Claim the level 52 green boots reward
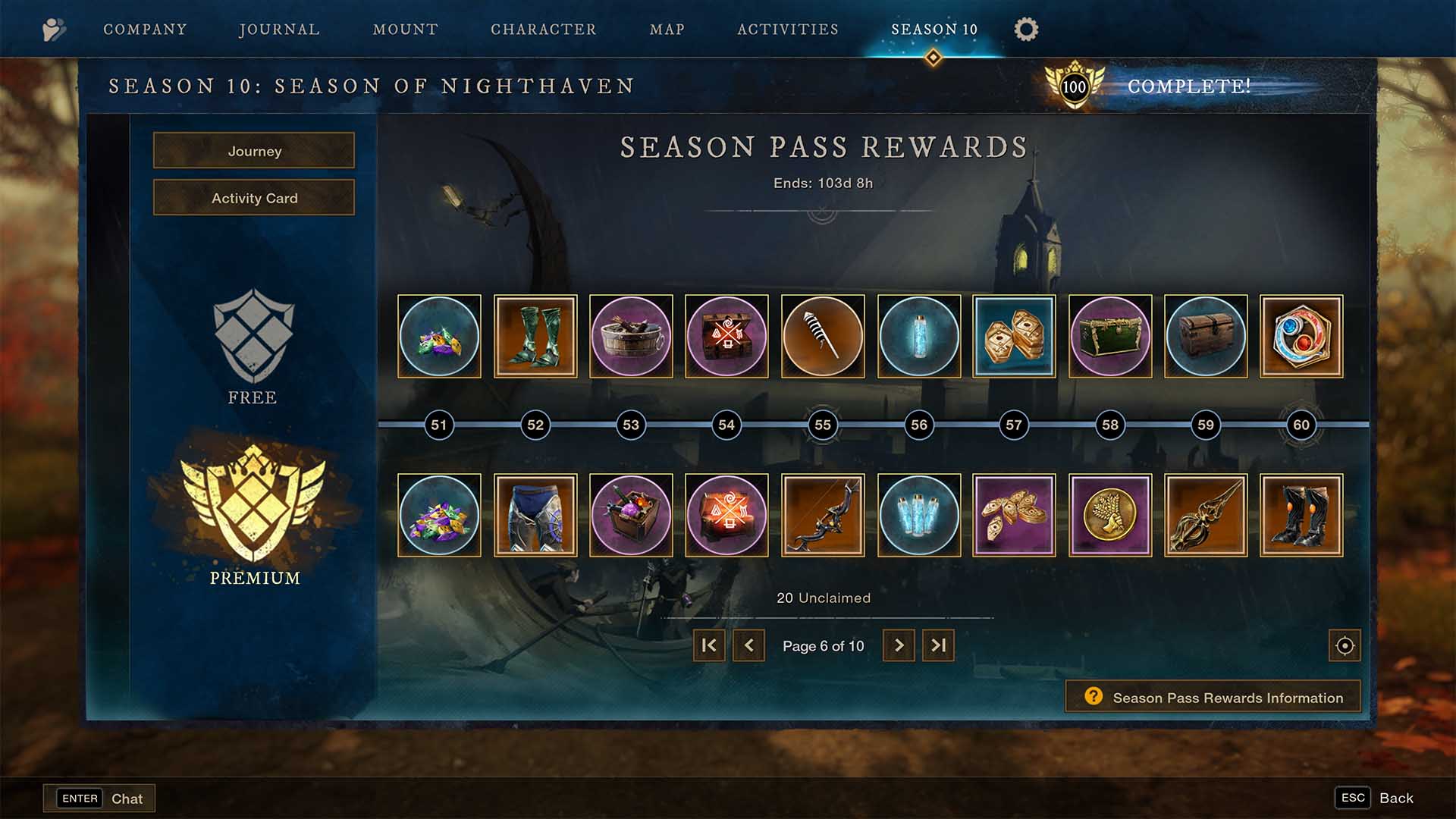Image resolution: width=1456 pixels, height=819 pixels. point(535,337)
